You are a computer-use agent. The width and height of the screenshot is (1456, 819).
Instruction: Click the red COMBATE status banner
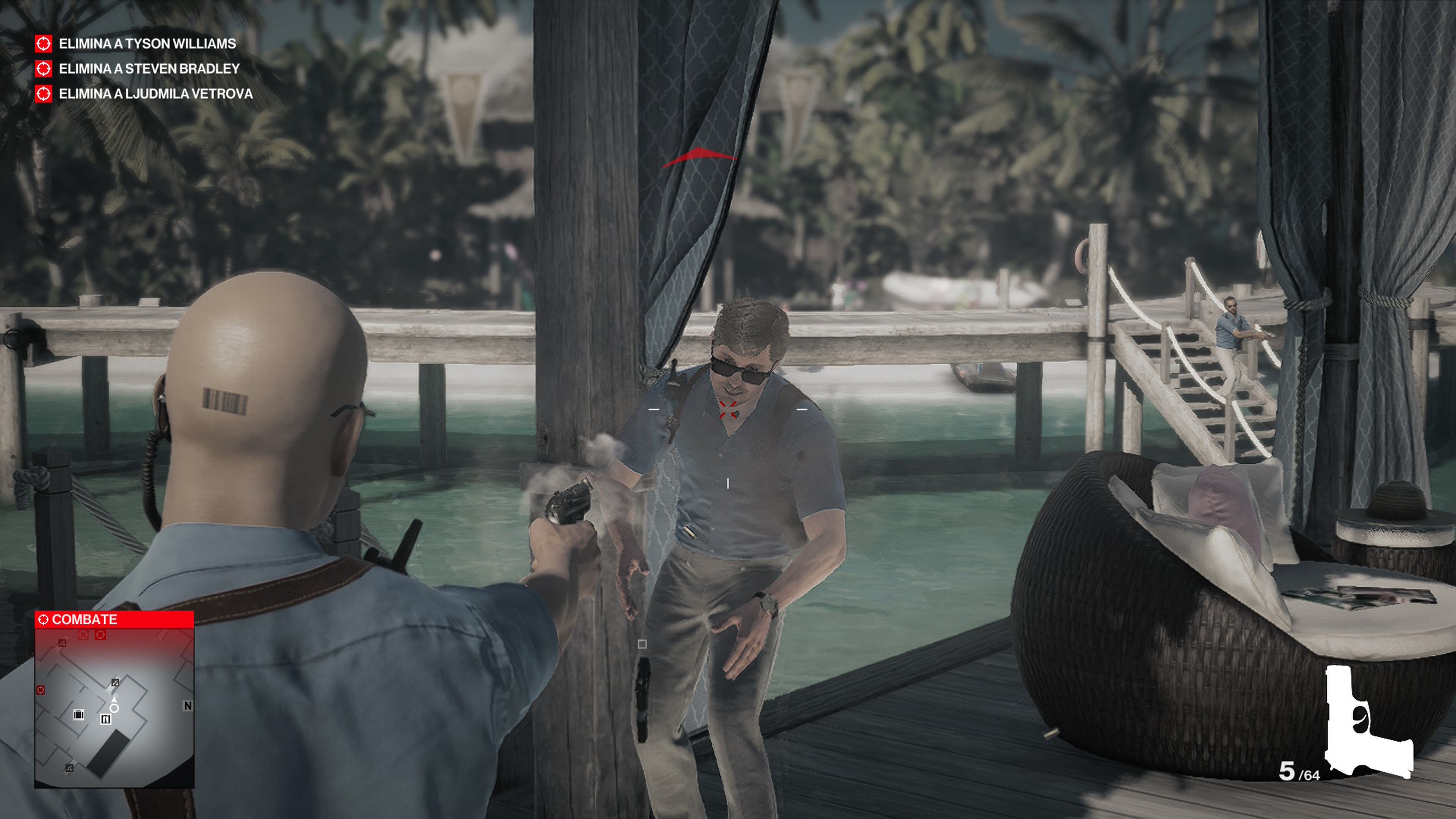click(85, 620)
